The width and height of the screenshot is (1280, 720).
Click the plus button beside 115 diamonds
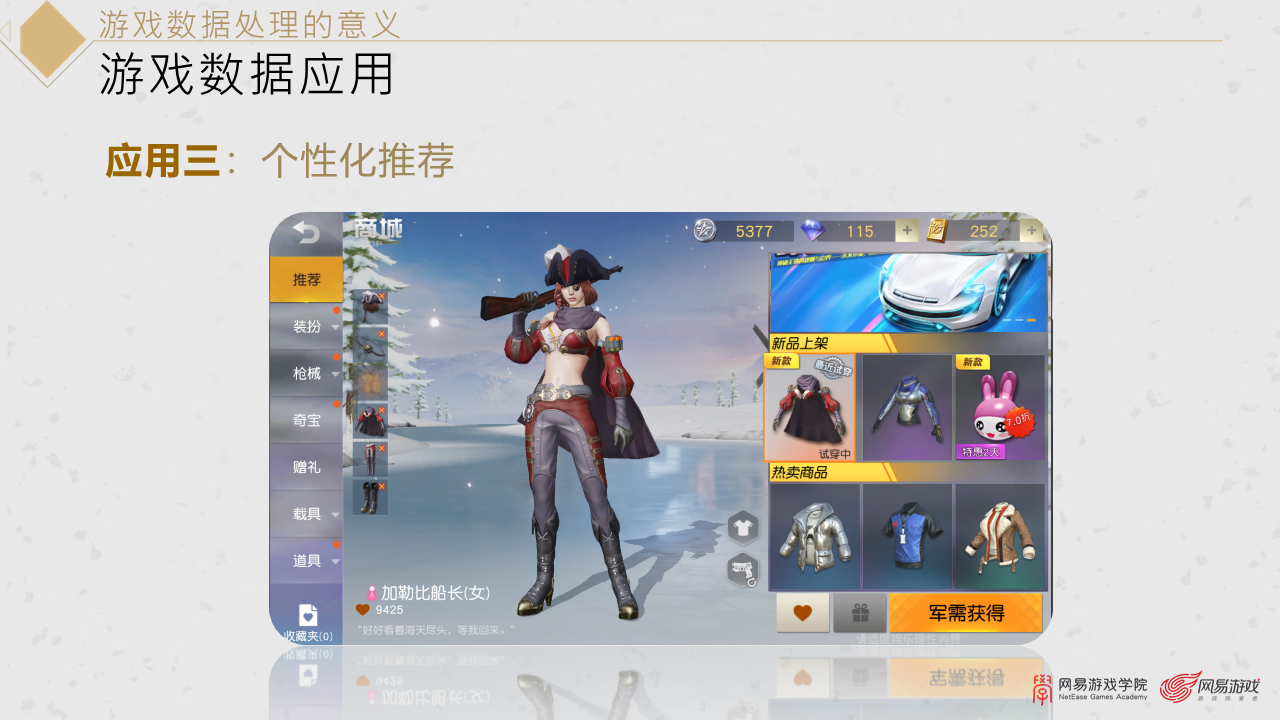pos(907,231)
